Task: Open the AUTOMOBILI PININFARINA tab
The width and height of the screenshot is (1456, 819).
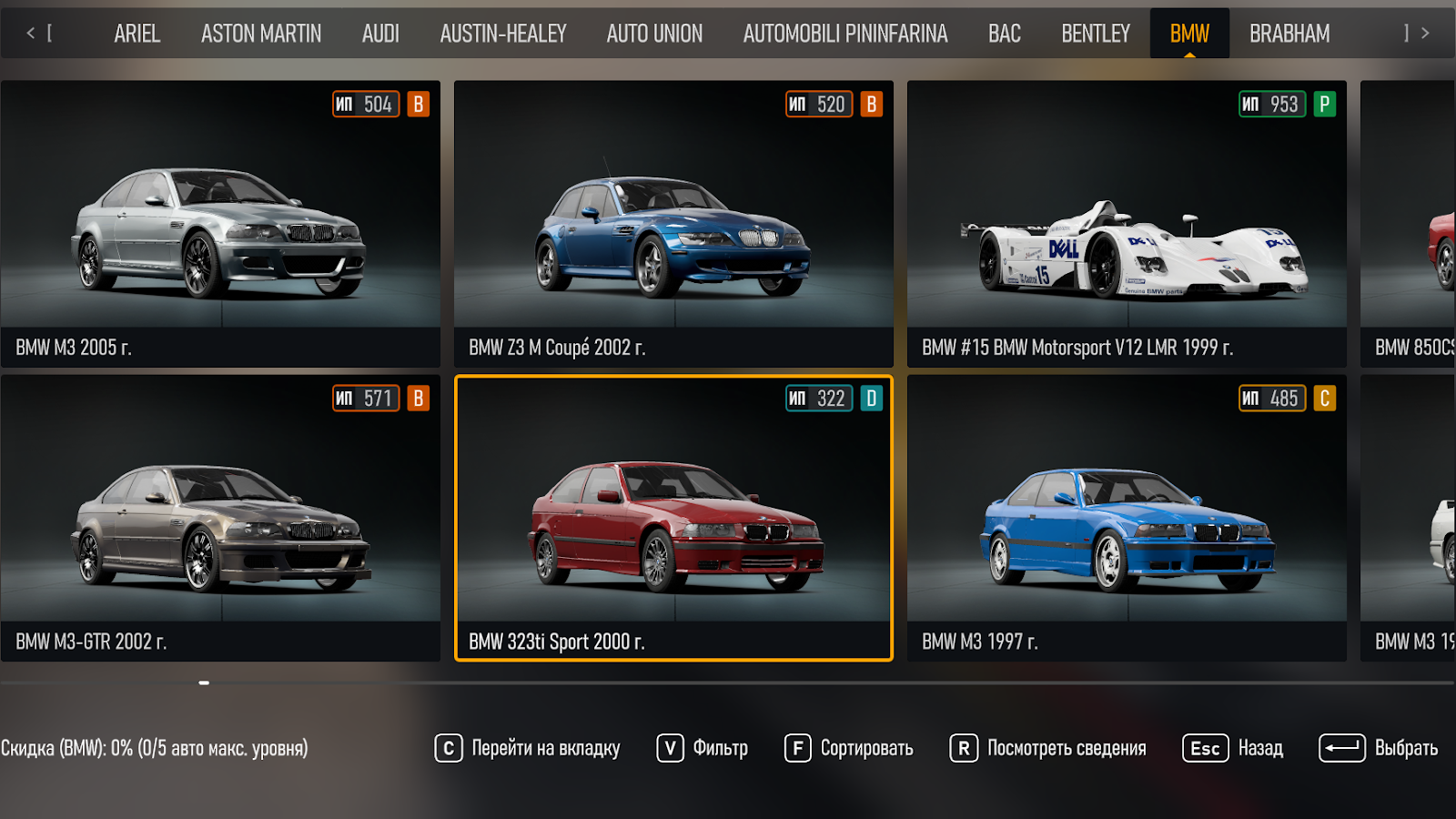Action: click(845, 34)
